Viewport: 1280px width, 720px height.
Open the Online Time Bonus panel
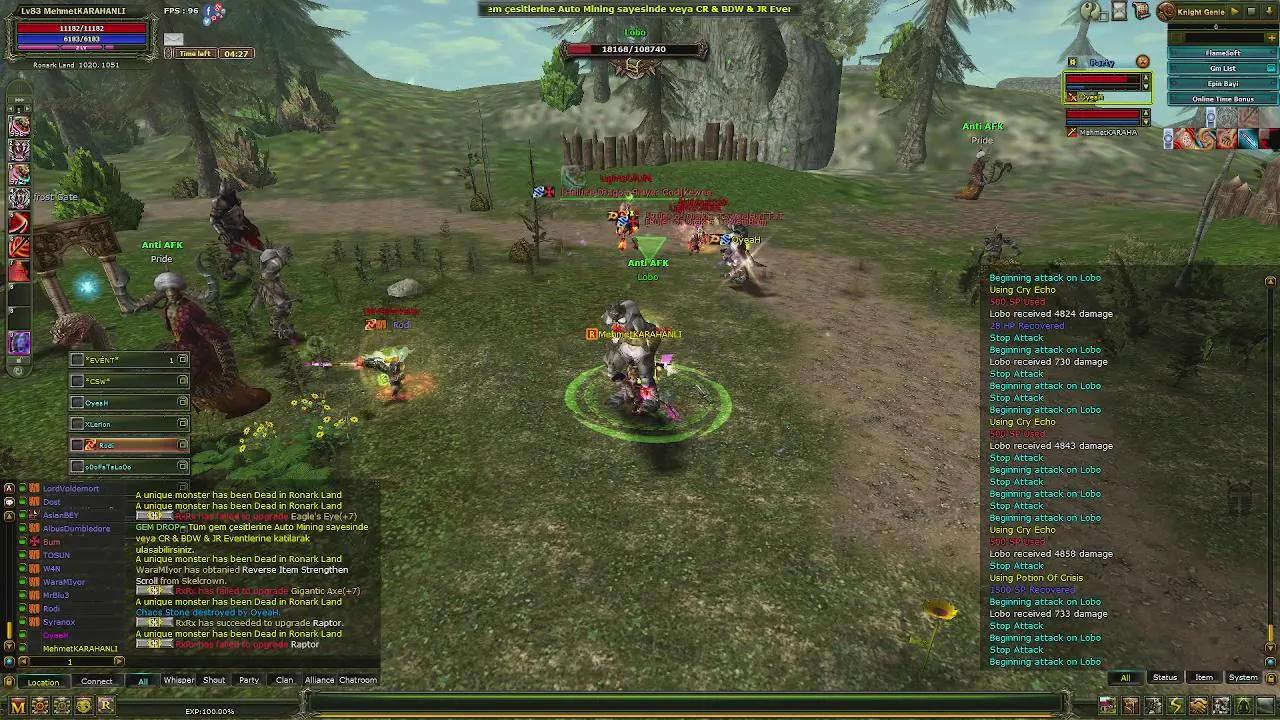point(1223,99)
